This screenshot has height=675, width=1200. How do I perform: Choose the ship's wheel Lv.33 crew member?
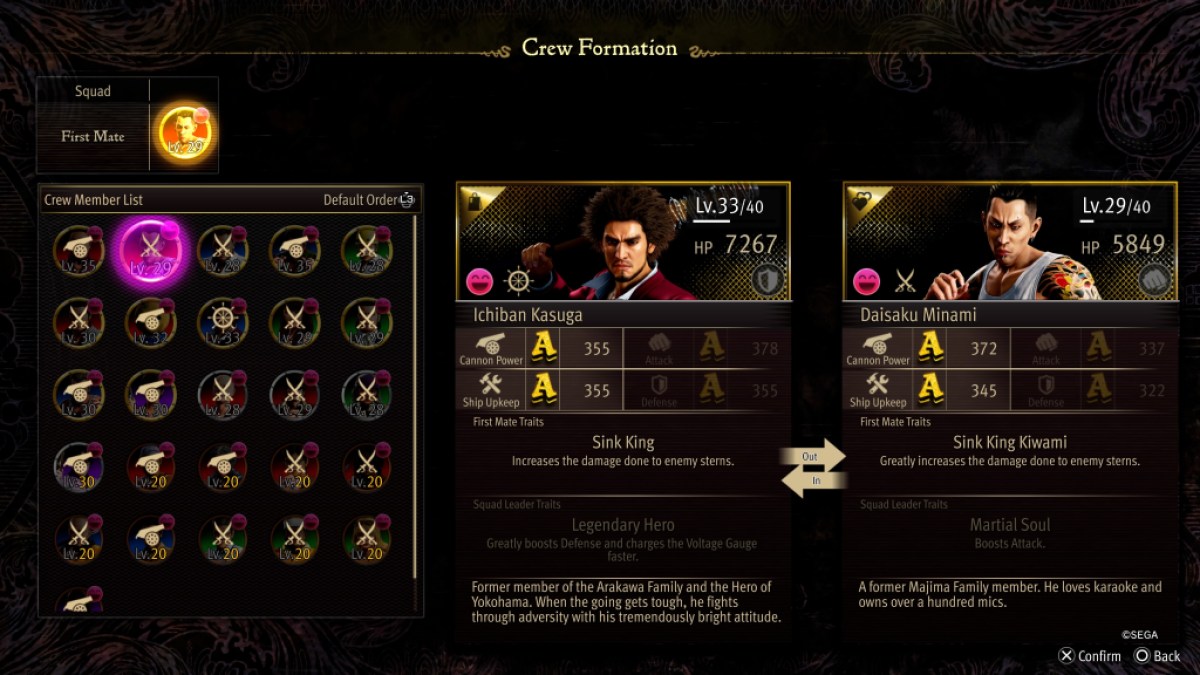[222, 323]
